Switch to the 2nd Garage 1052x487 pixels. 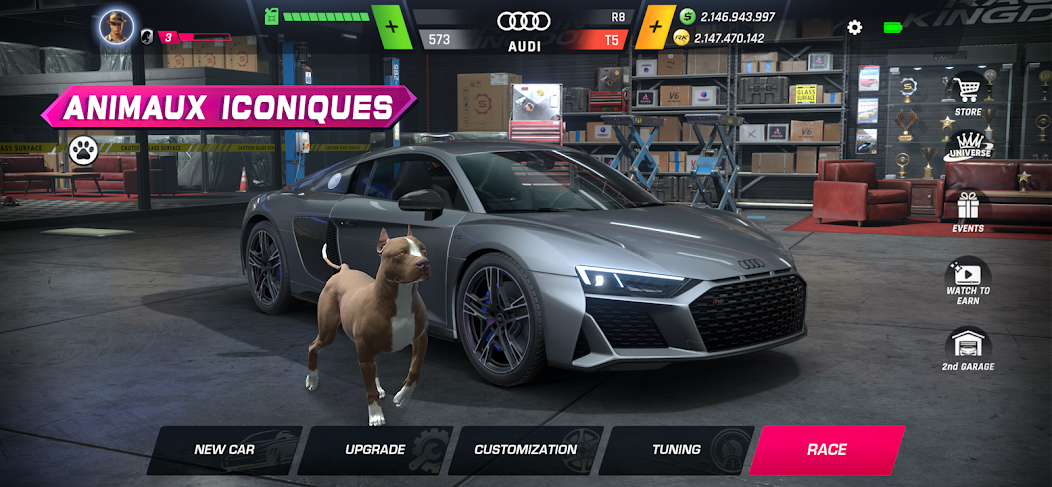[x=968, y=350]
